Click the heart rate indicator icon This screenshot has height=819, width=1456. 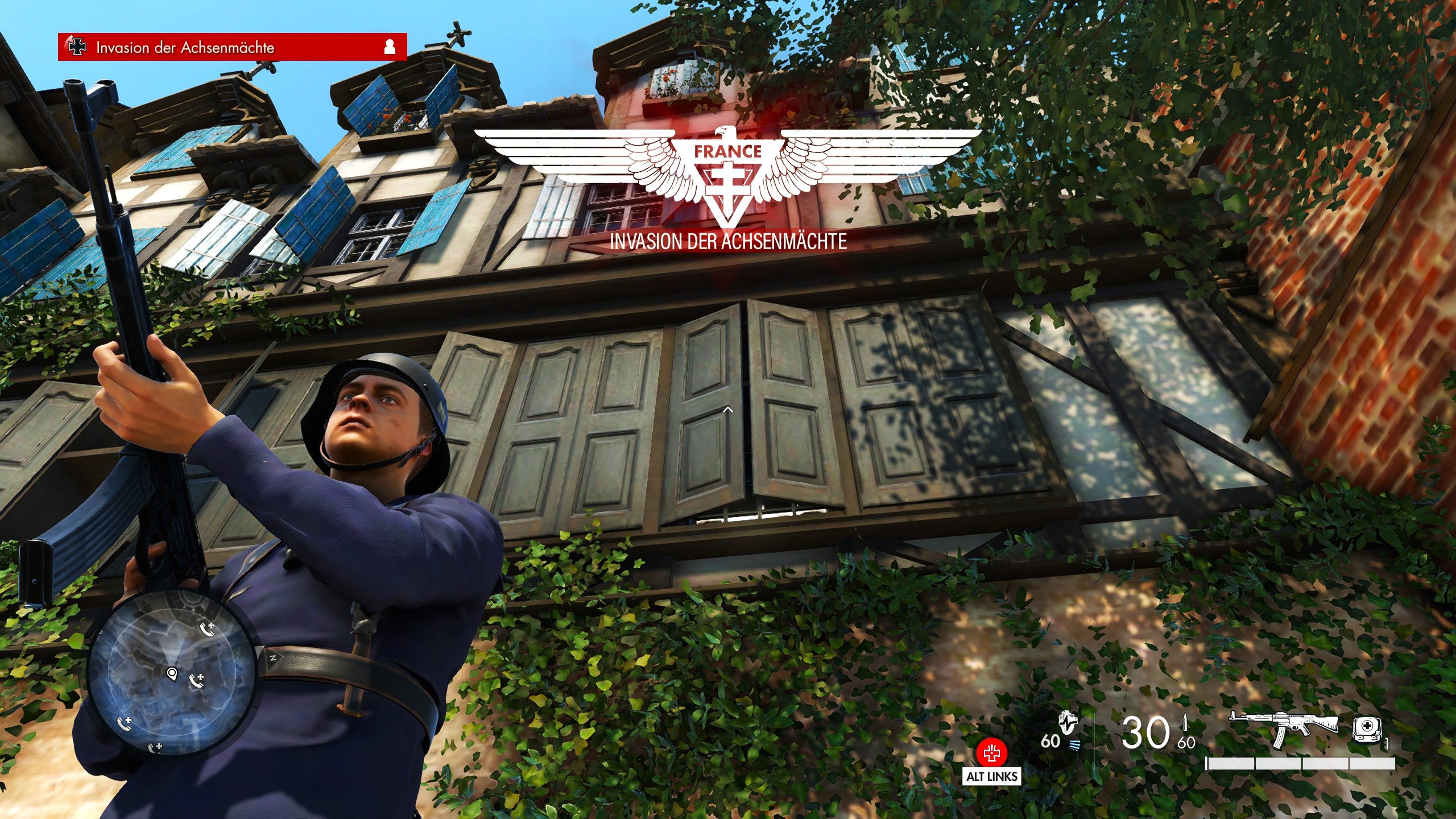tap(1068, 724)
